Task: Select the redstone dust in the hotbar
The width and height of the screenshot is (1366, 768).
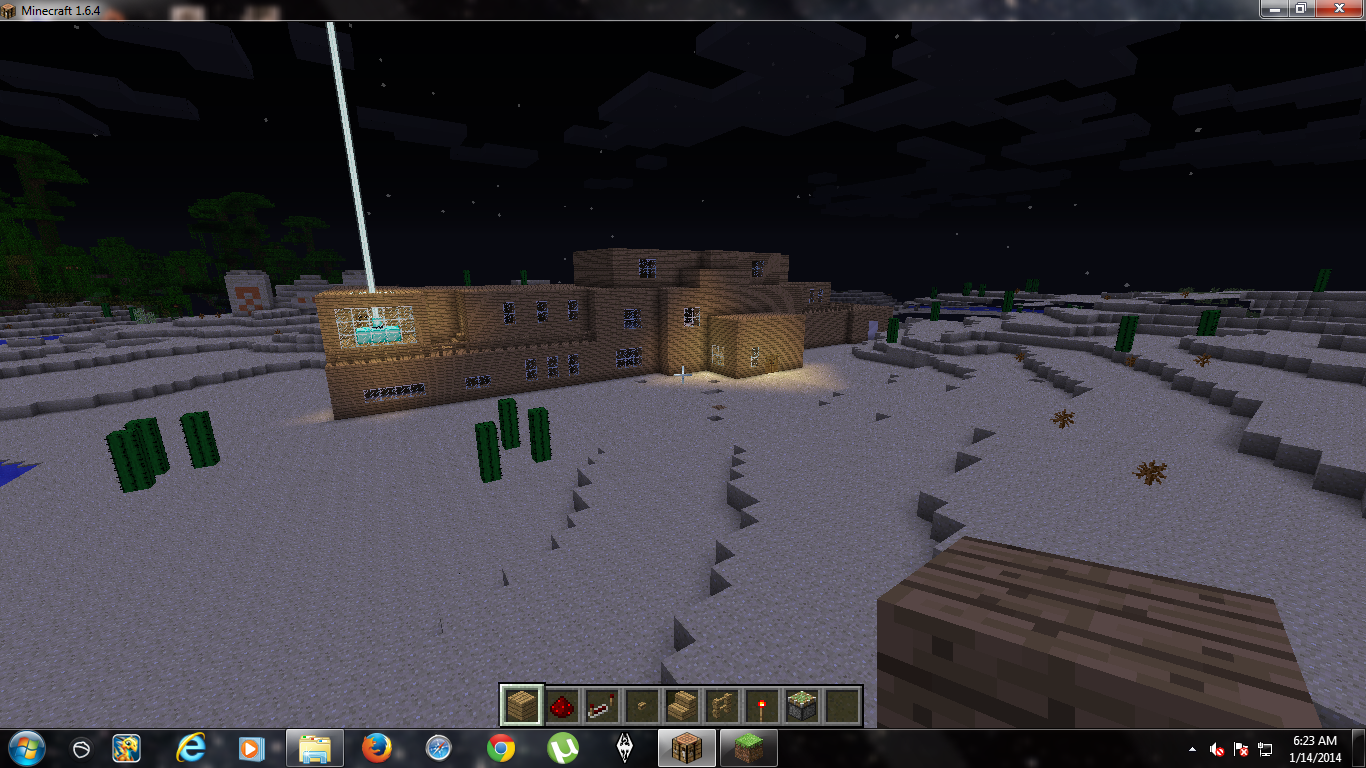Action: tap(560, 705)
